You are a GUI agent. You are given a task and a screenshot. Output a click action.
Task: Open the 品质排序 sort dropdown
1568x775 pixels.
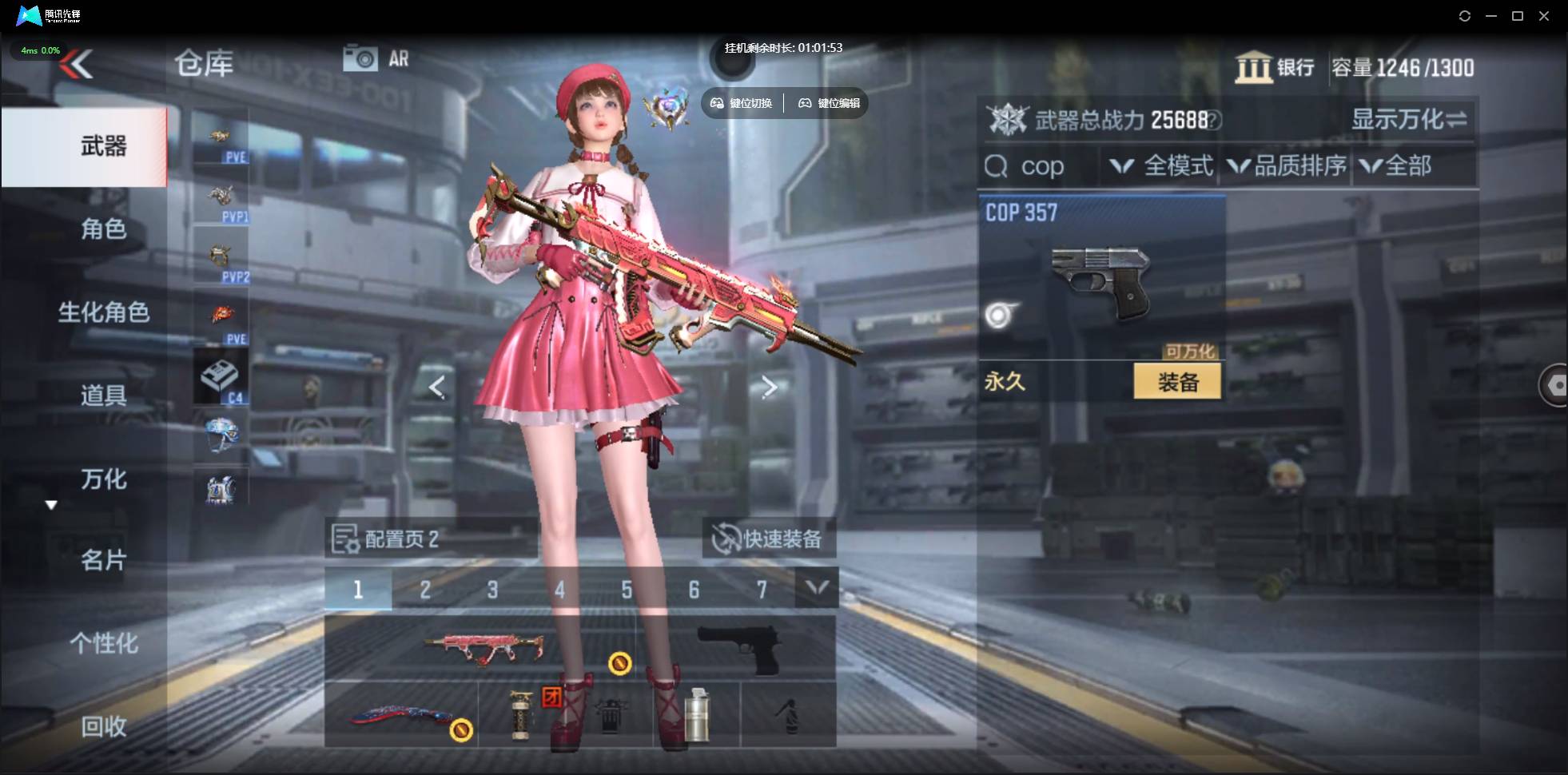point(1287,166)
